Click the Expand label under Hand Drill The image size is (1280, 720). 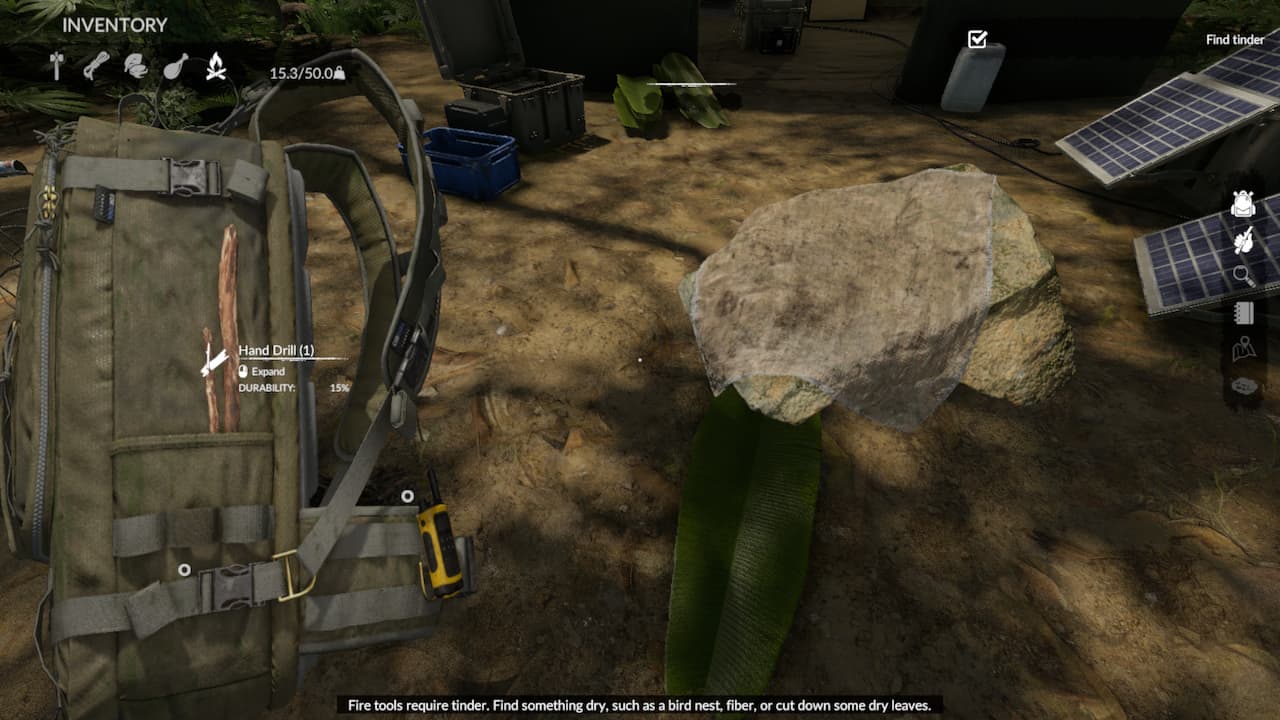click(267, 371)
